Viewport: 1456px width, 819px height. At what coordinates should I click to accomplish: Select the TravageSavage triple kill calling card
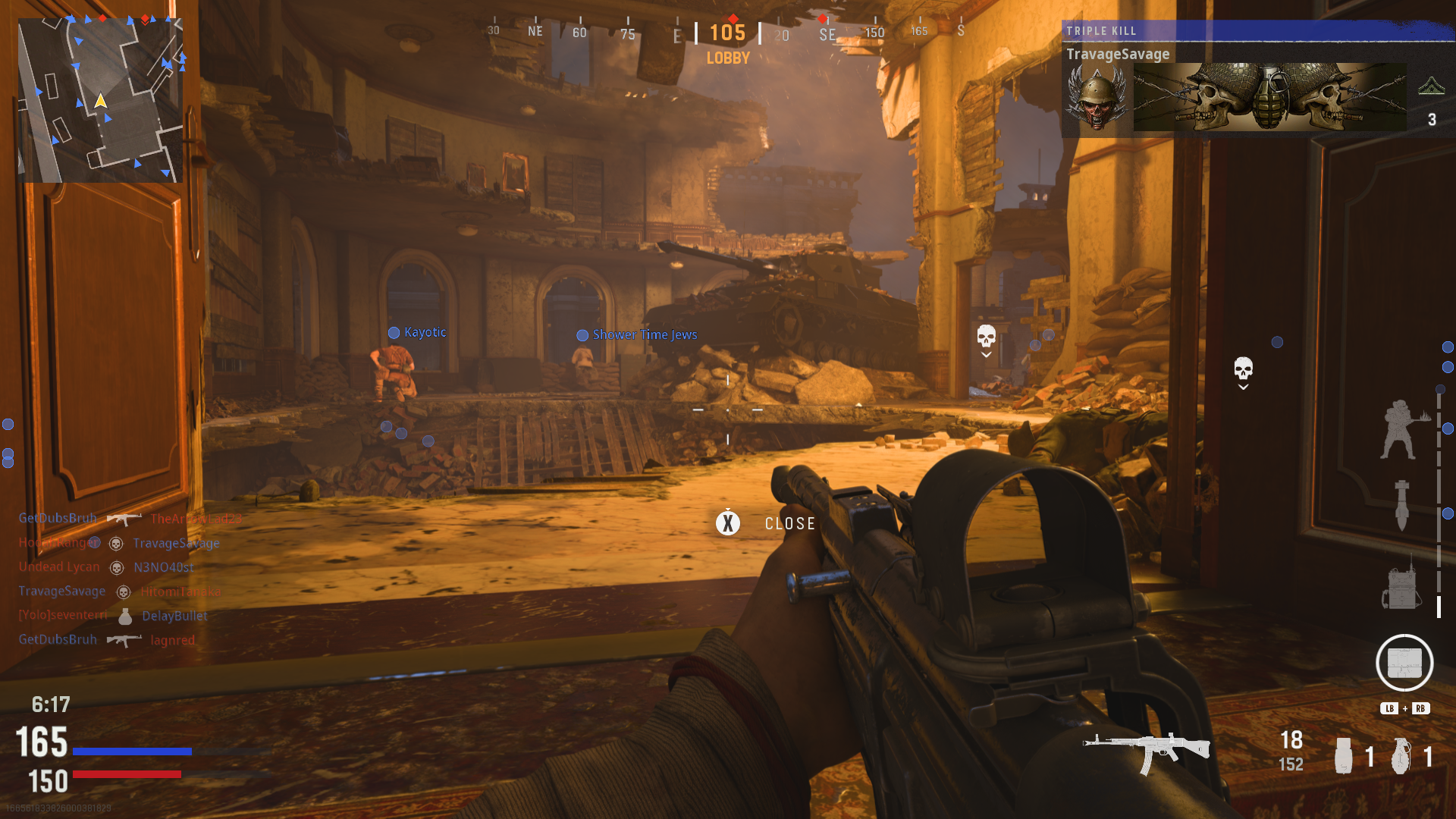[x=1269, y=97]
